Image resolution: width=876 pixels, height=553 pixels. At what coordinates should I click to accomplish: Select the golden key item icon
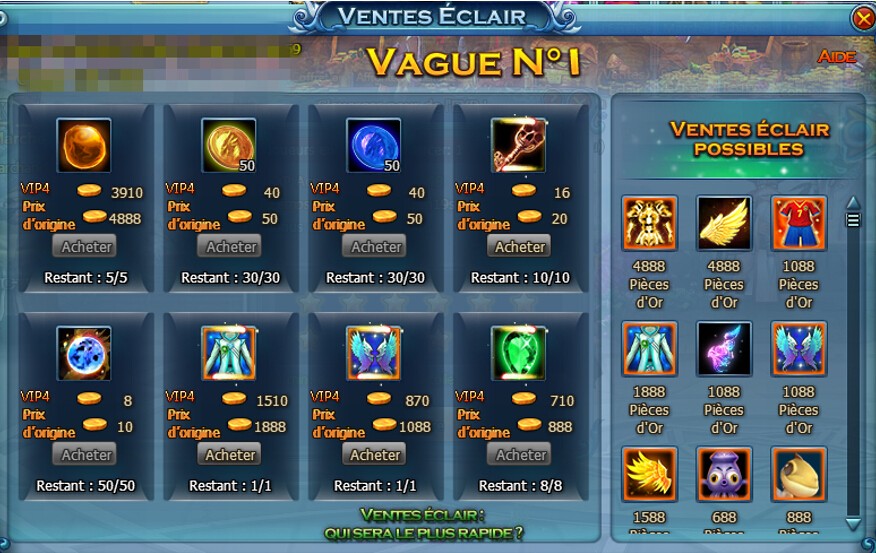(519, 145)
